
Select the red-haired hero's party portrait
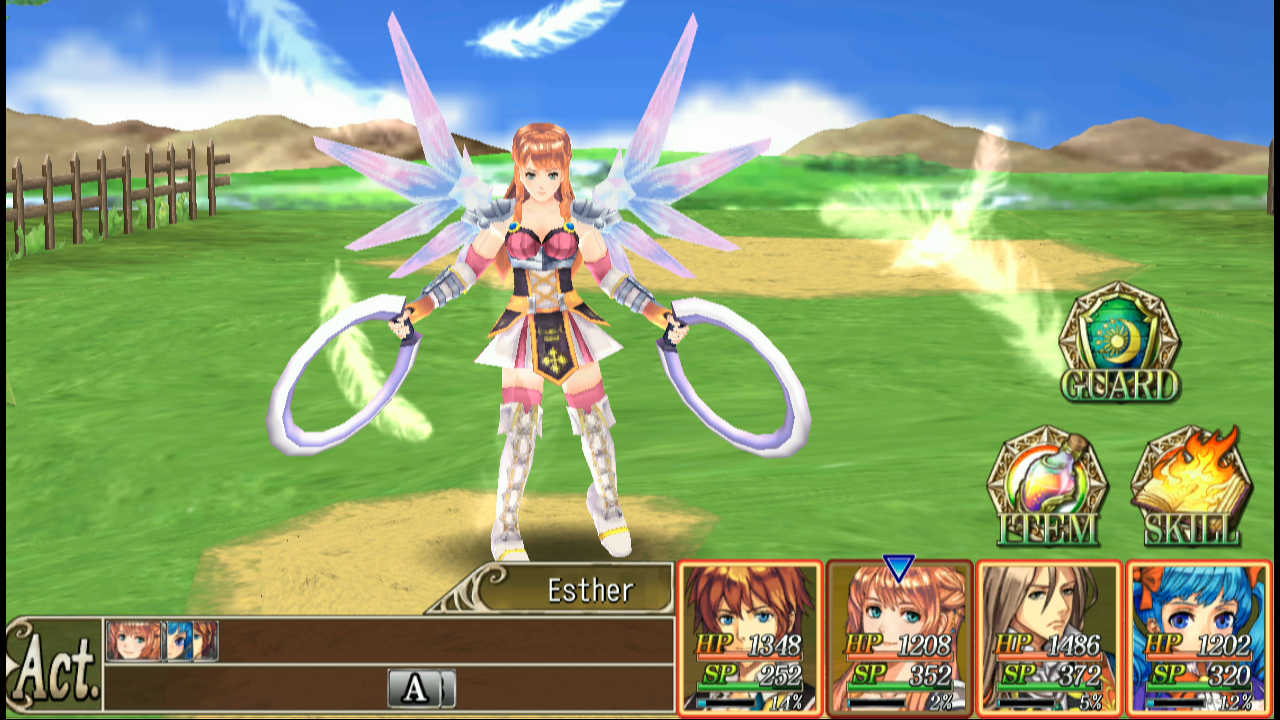750,638
